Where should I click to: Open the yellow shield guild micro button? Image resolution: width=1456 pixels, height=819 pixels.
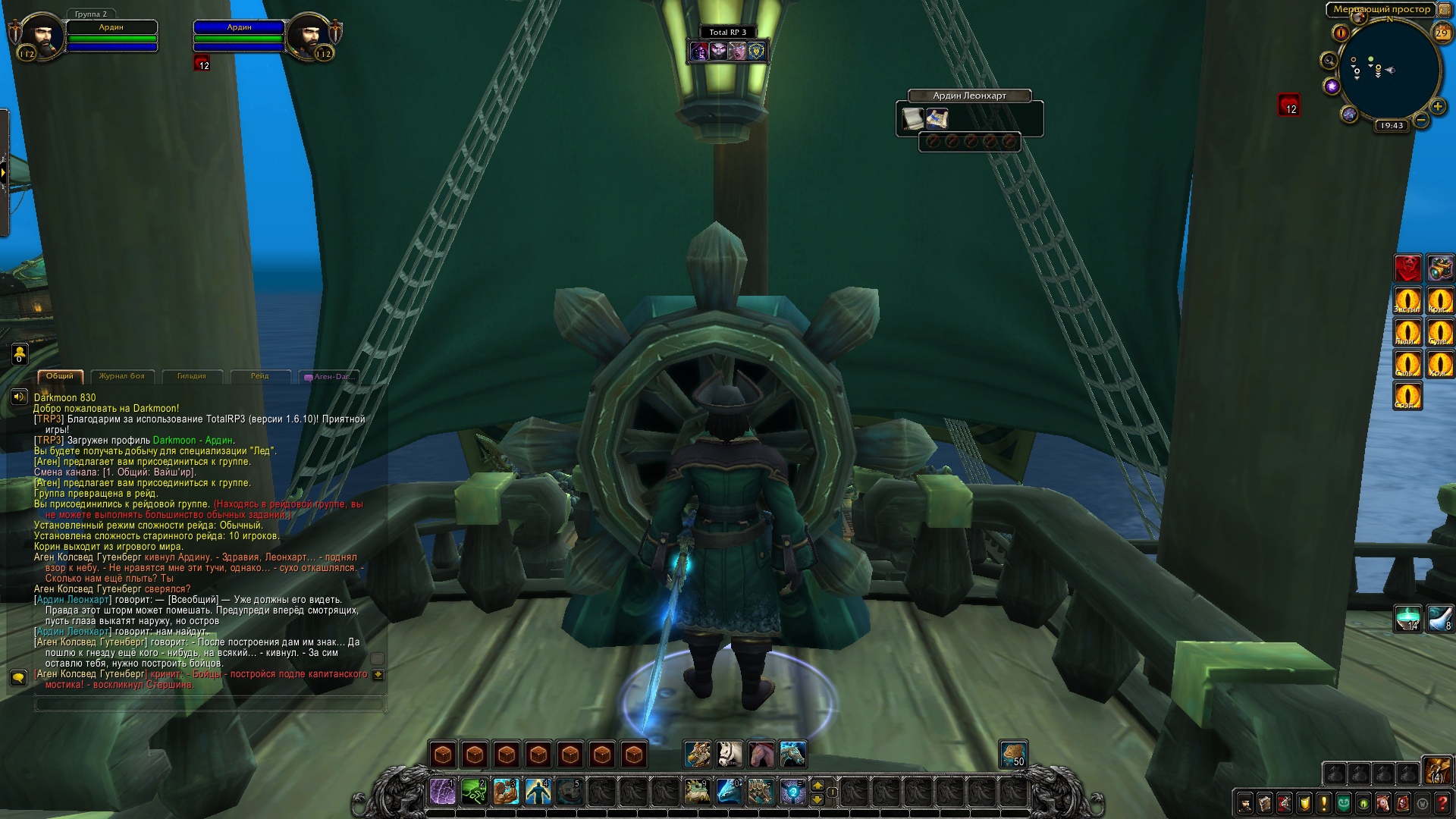[1304, 802]
